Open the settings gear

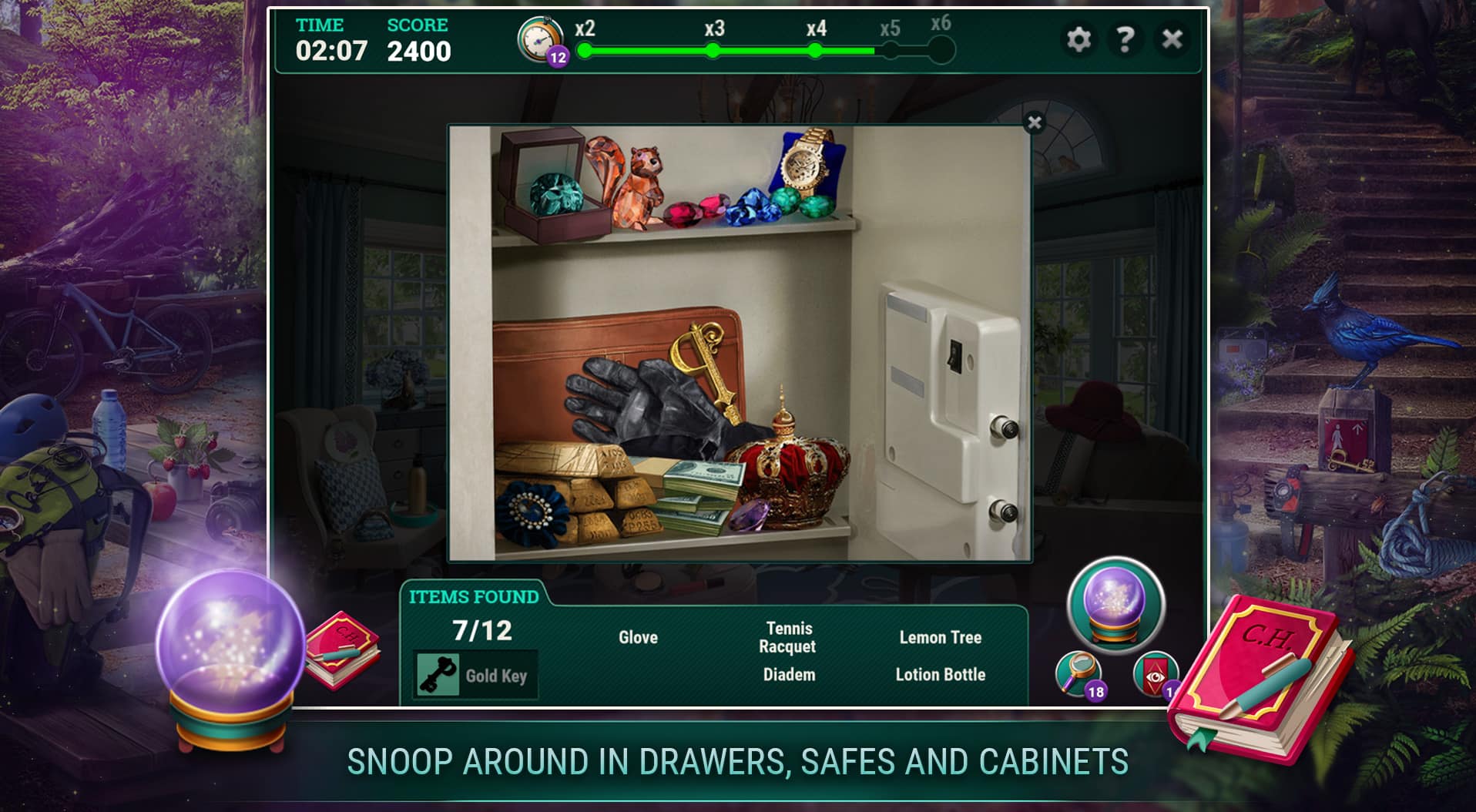tap(1078, 38)
